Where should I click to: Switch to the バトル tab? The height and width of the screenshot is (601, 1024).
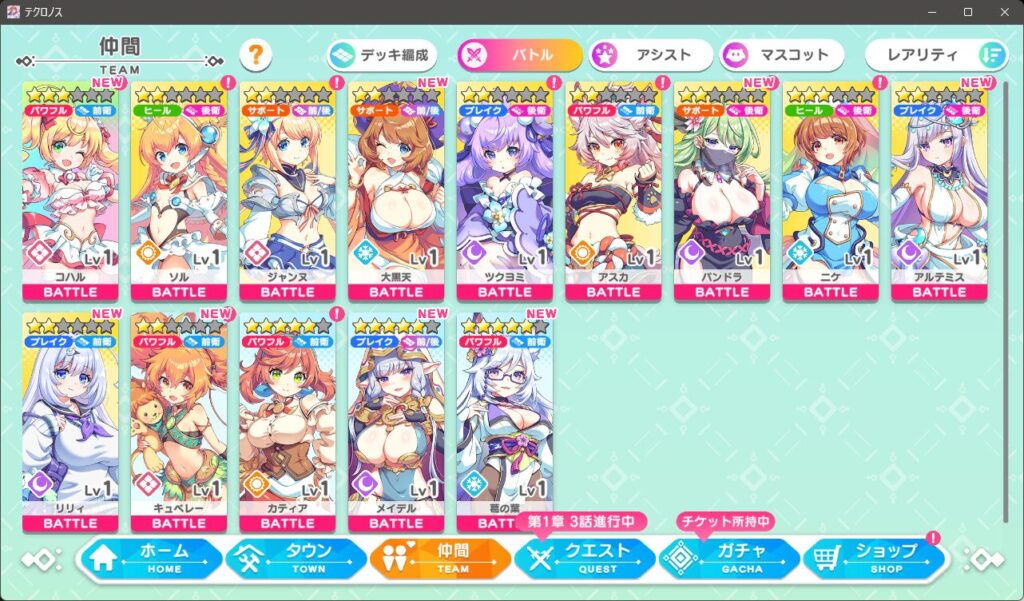point(520,55)
